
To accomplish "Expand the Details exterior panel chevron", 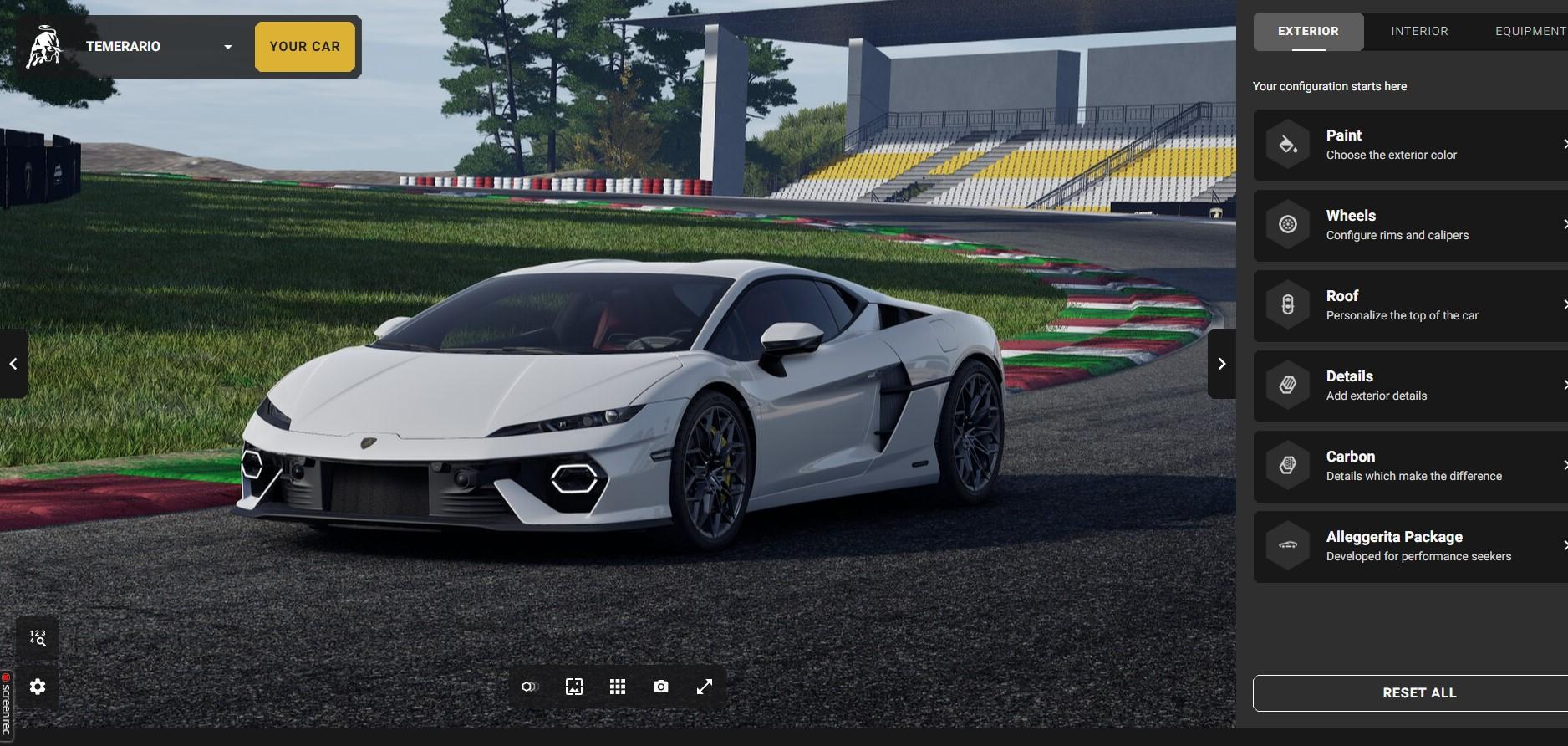I will (x=1564, y=385).
